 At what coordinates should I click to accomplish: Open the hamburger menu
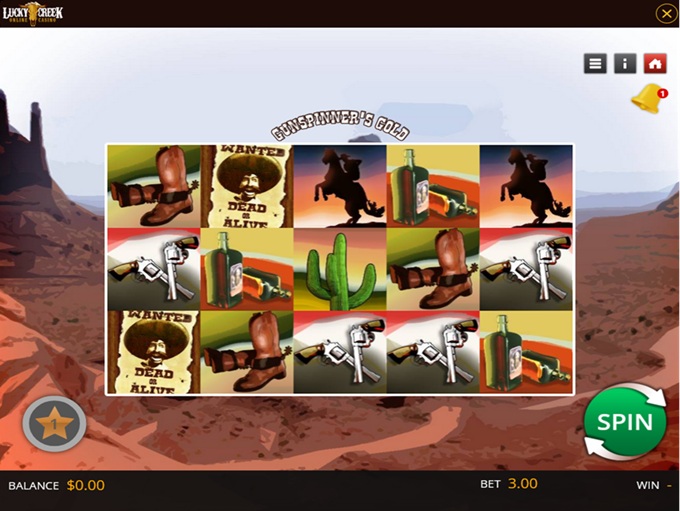click(595, 63)
